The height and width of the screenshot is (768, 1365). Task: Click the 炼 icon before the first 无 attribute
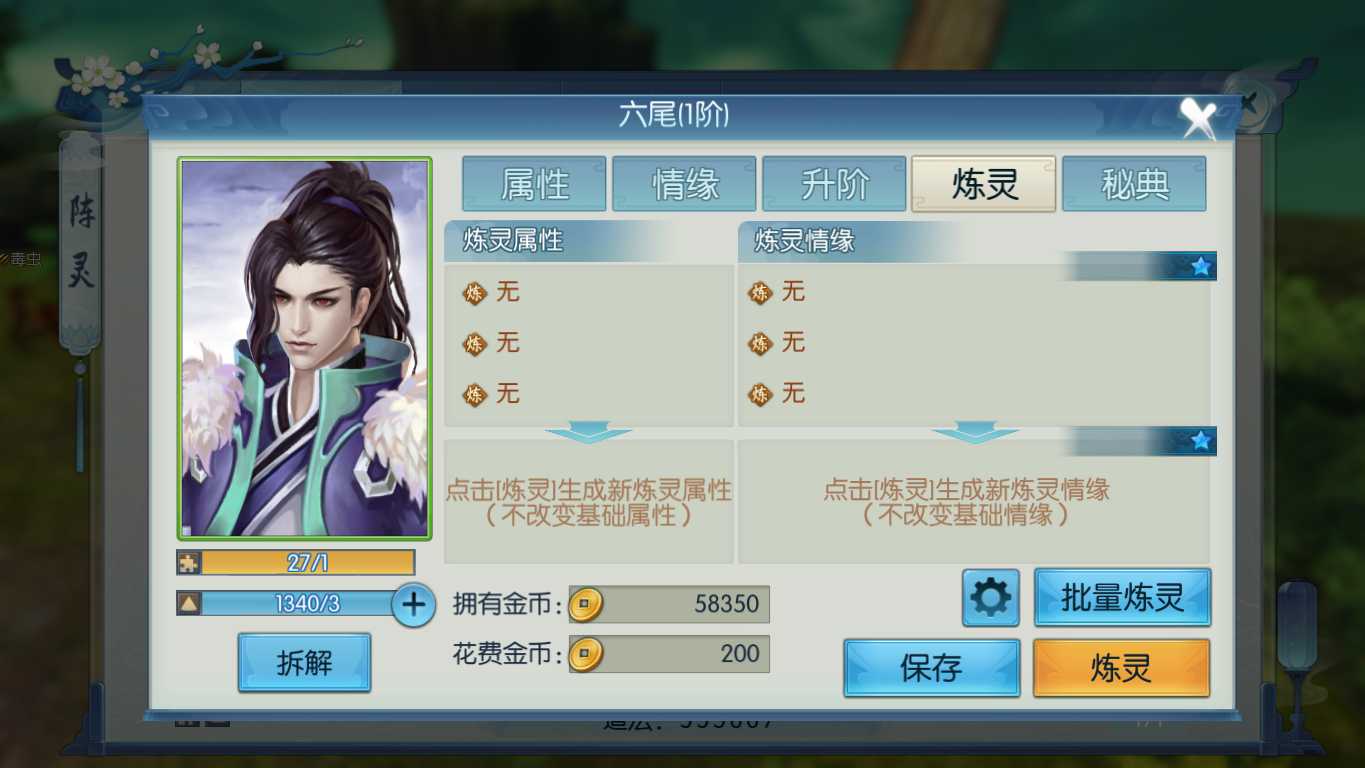[x=473, y=292]
